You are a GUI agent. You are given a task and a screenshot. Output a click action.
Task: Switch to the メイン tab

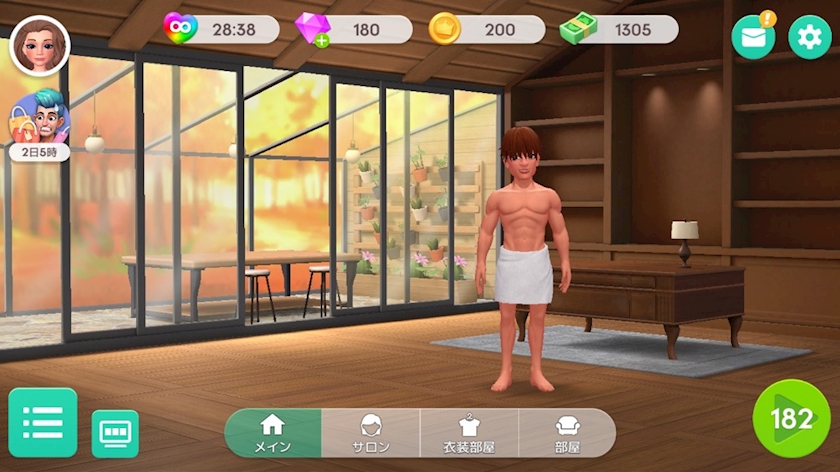pos(273,433)
